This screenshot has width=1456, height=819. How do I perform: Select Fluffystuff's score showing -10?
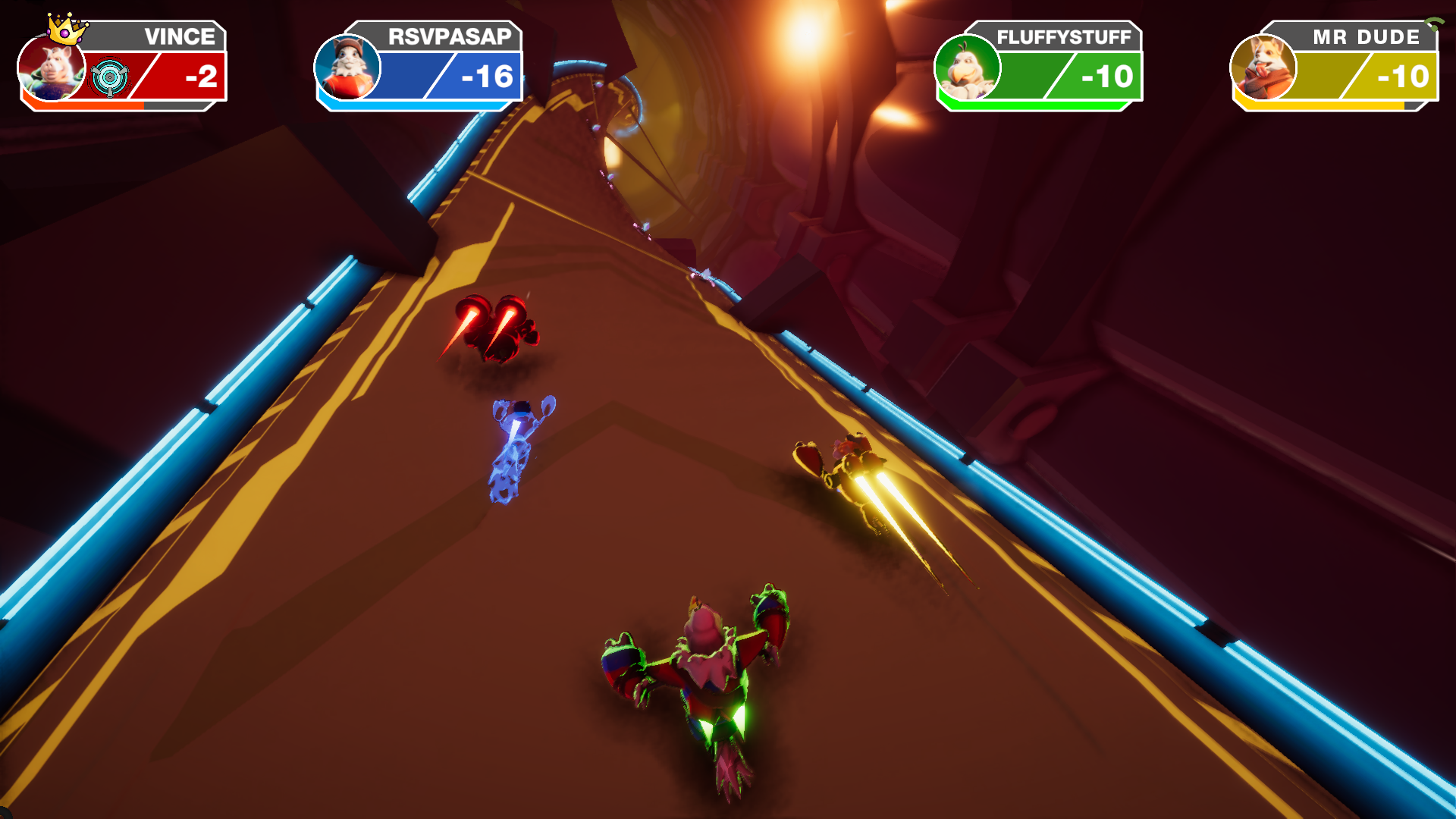[x=1107, y=76]
